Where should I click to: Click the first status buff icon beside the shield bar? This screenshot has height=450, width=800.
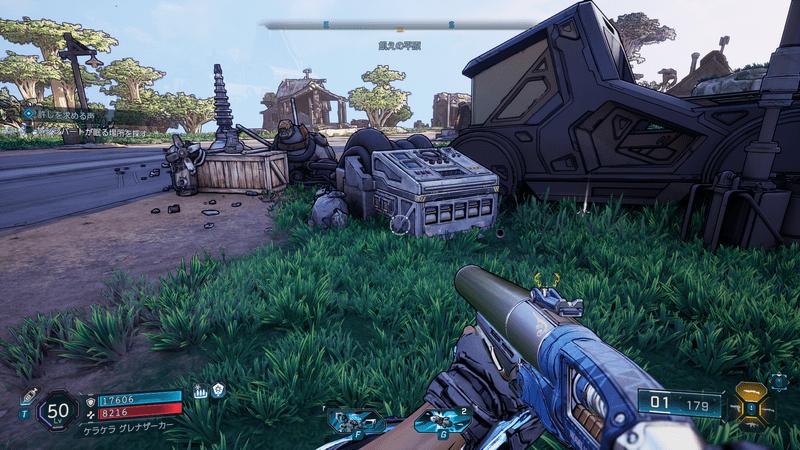(x=199, y=392)
